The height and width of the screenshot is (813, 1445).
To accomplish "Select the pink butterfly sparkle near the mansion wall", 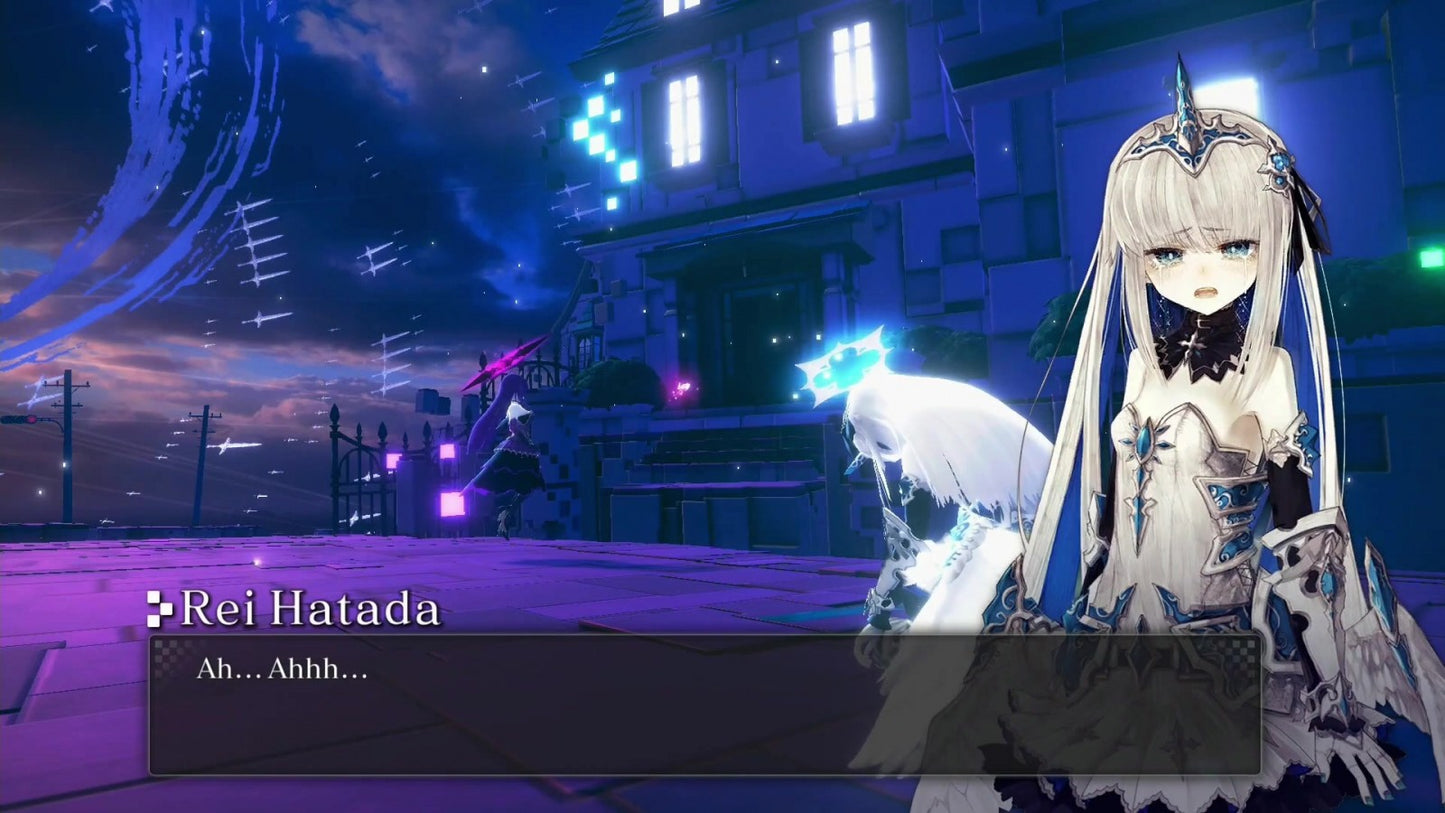I will click(684, 383).
